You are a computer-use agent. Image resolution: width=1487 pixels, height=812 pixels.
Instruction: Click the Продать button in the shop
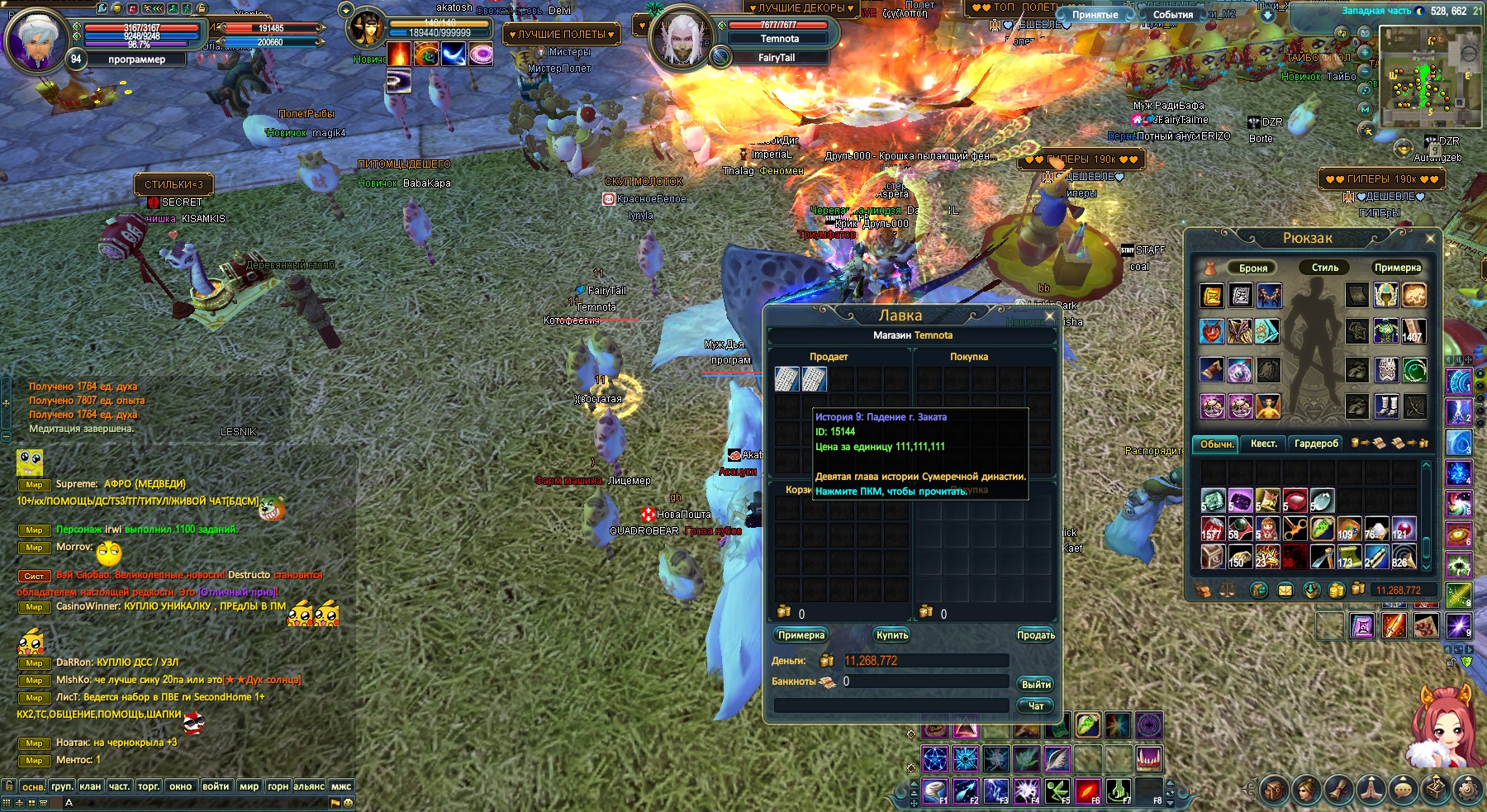[1036, 634]
